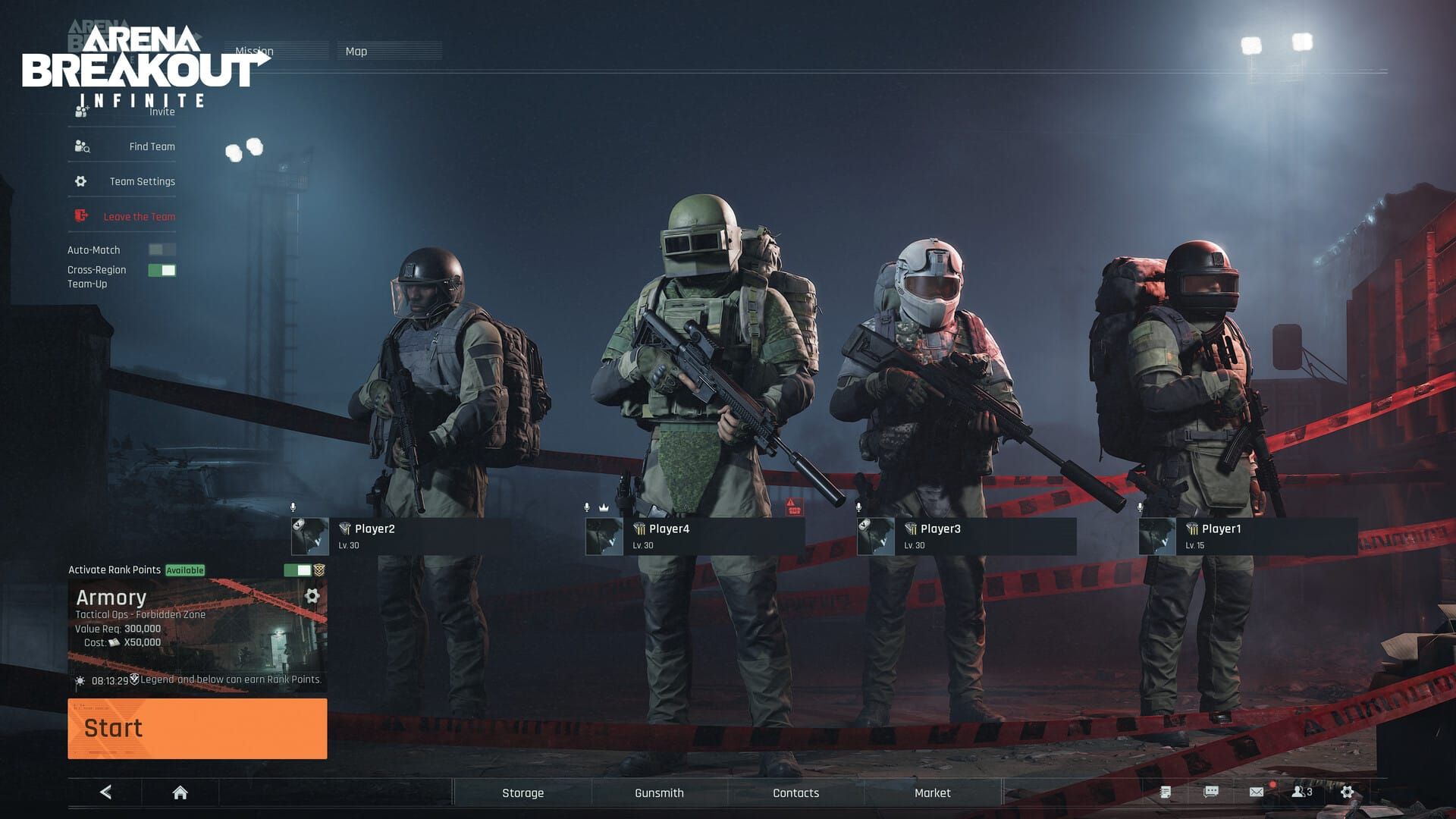Viewport: 1456px width, 819px height.
Task: Switch to the Gunsmith tab
Action: (x=657, y=792)
